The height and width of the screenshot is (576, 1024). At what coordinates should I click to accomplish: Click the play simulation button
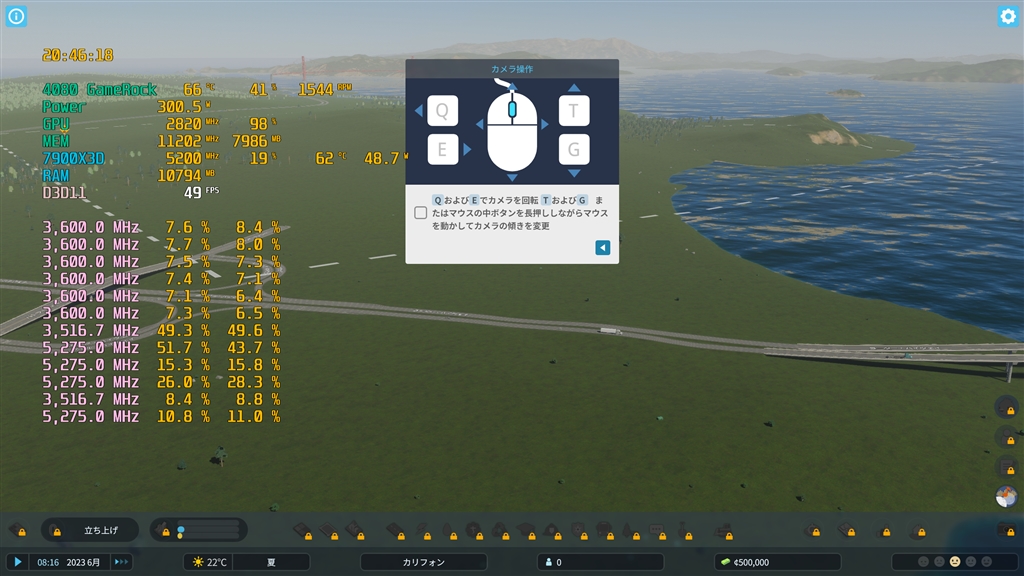click(x=17, y=562)
